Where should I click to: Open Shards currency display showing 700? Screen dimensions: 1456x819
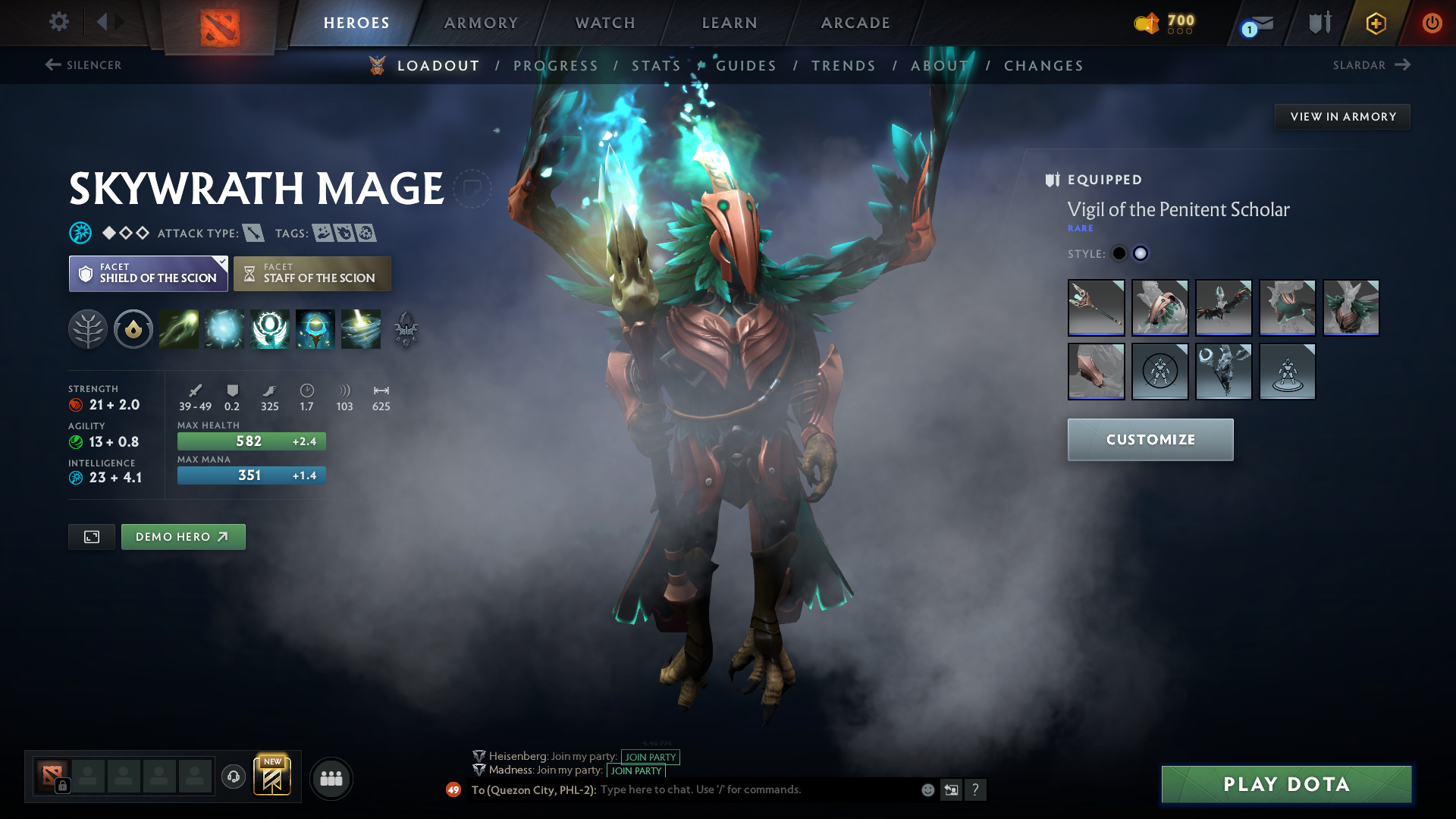click(x=1166, y=22)
